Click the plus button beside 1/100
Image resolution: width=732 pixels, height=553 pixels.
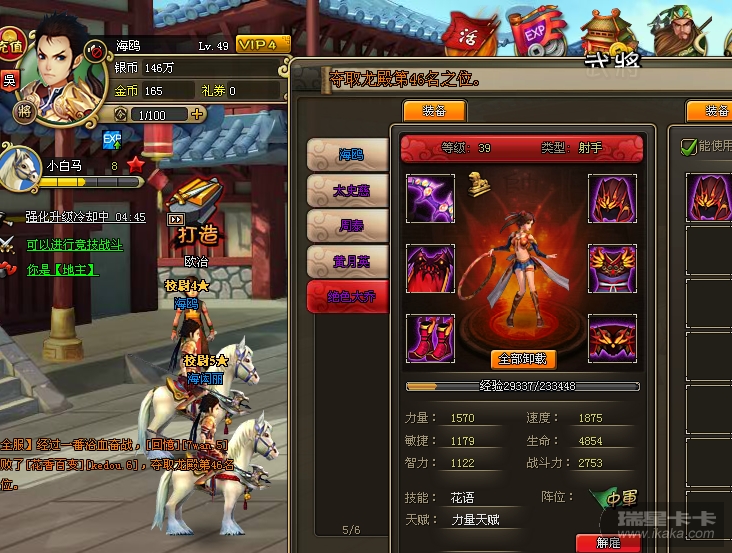[197, 114]
